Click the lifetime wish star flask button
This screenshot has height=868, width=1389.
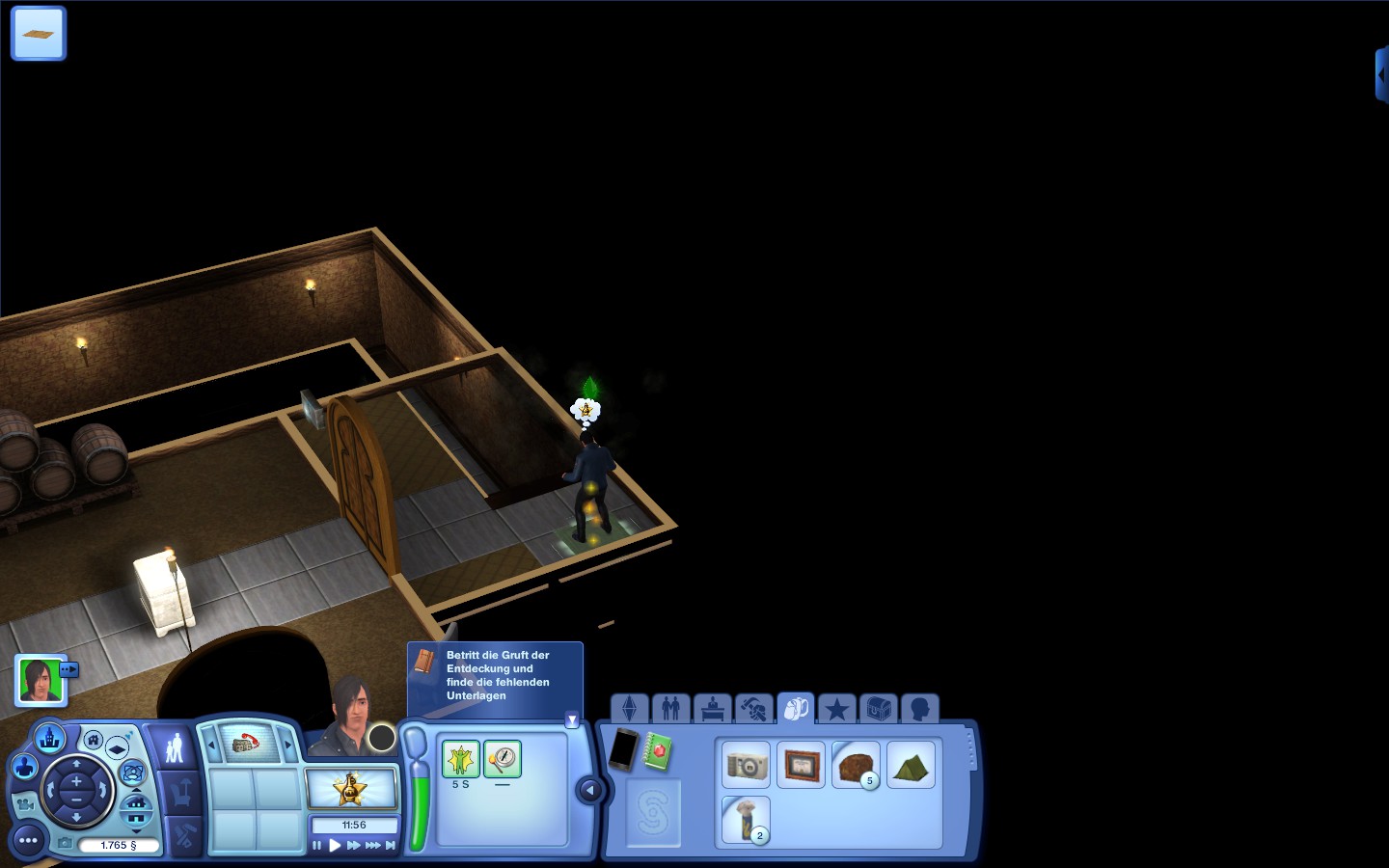coord(351,789)
